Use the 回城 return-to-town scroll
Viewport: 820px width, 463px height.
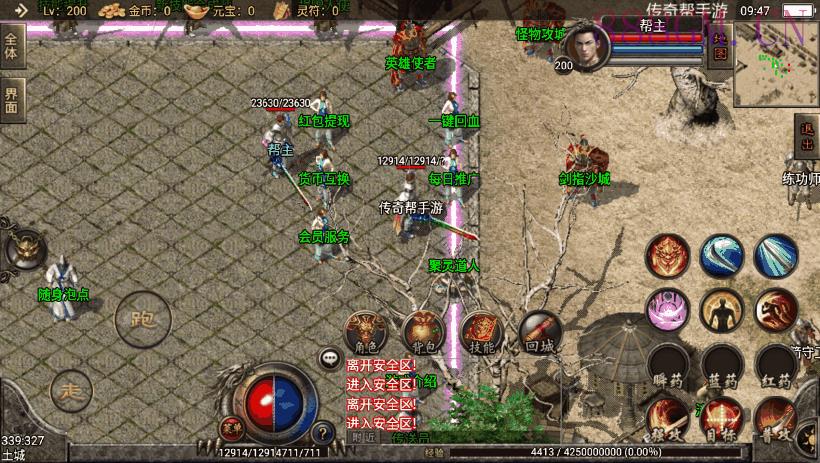click(x=539, y=331)
